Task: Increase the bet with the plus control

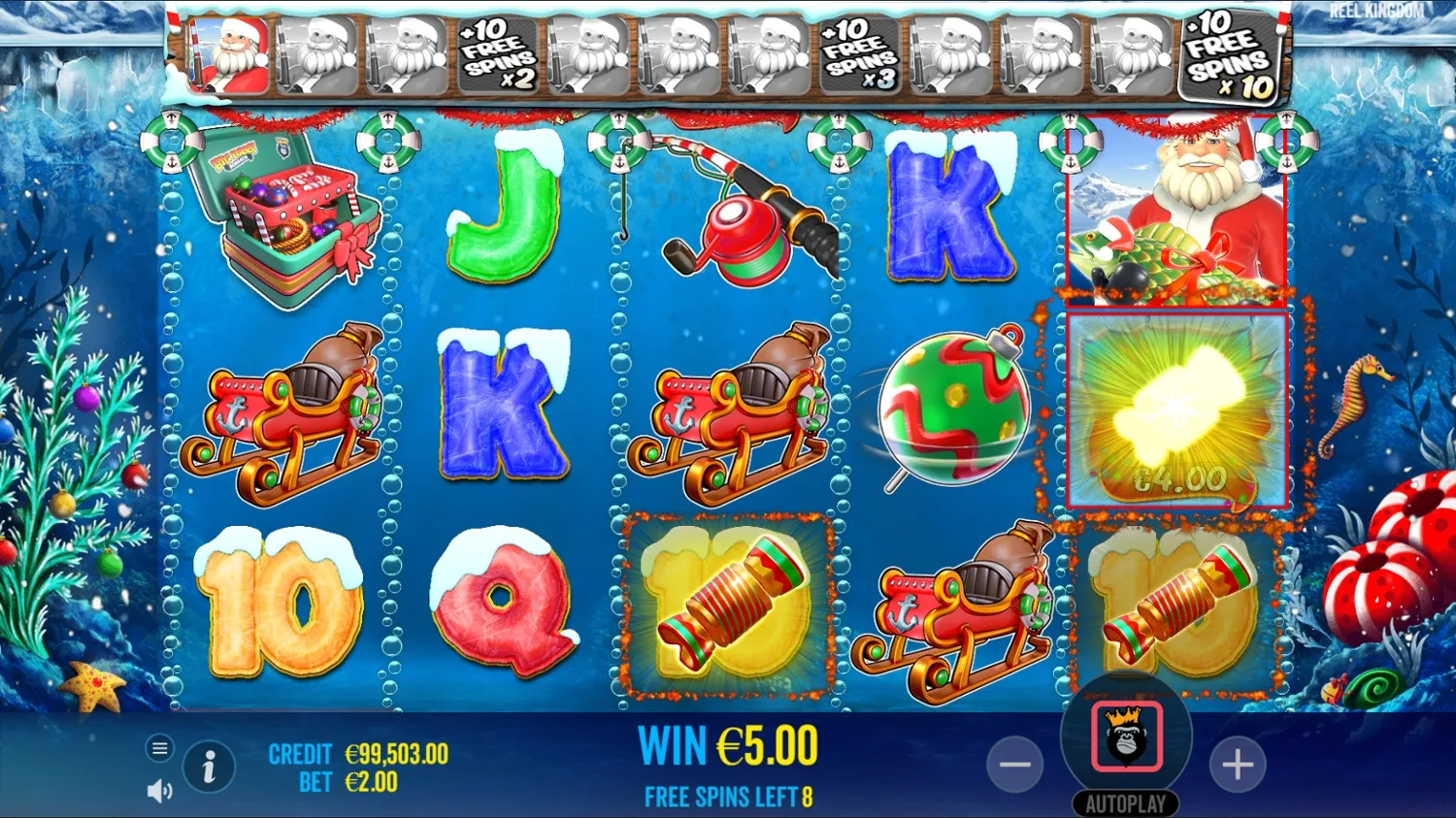Action: pos(1238,766)
